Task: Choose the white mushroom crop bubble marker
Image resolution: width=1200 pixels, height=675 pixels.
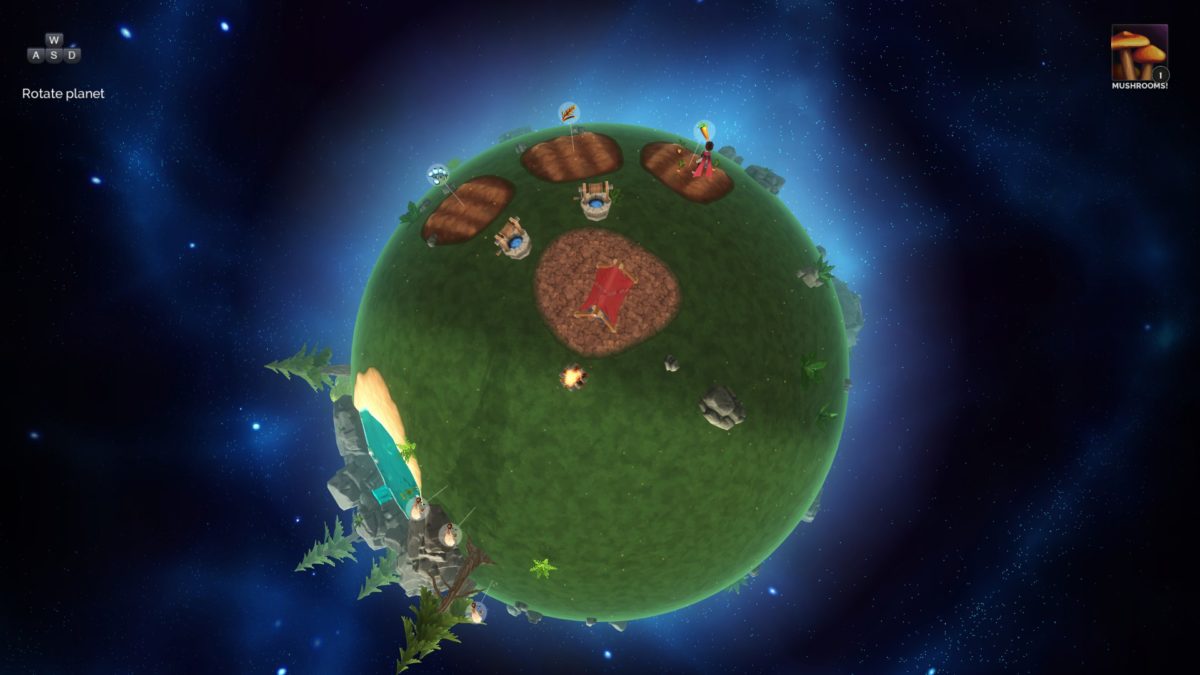Action: 437,174
